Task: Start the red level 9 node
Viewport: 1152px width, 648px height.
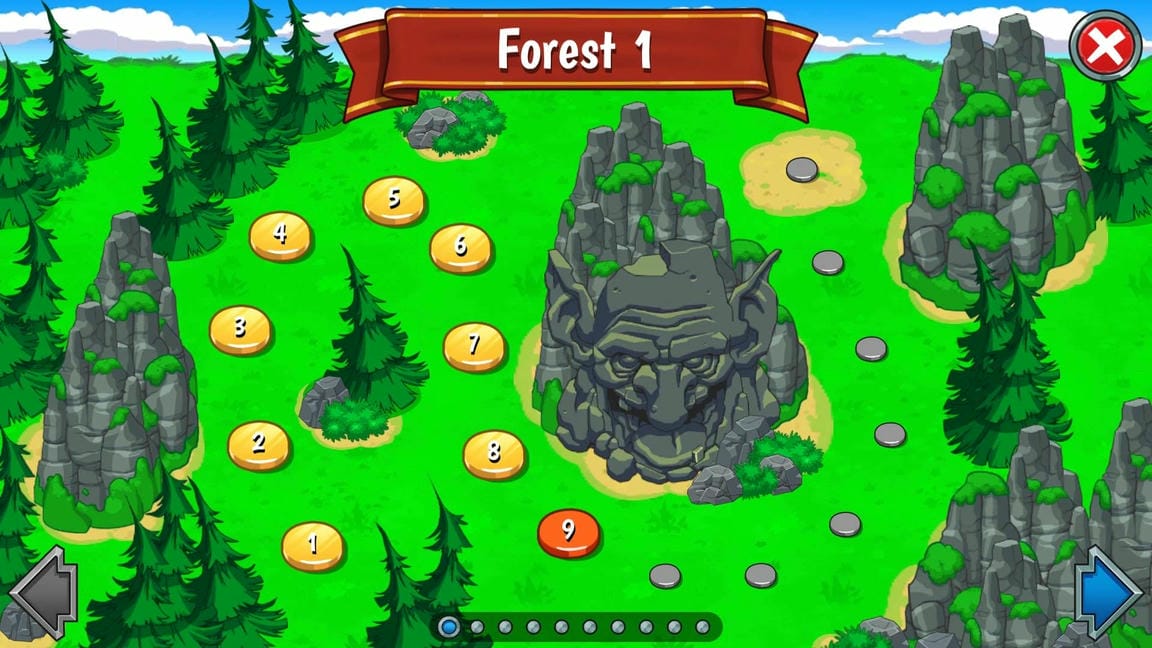Action: point(568,531)
